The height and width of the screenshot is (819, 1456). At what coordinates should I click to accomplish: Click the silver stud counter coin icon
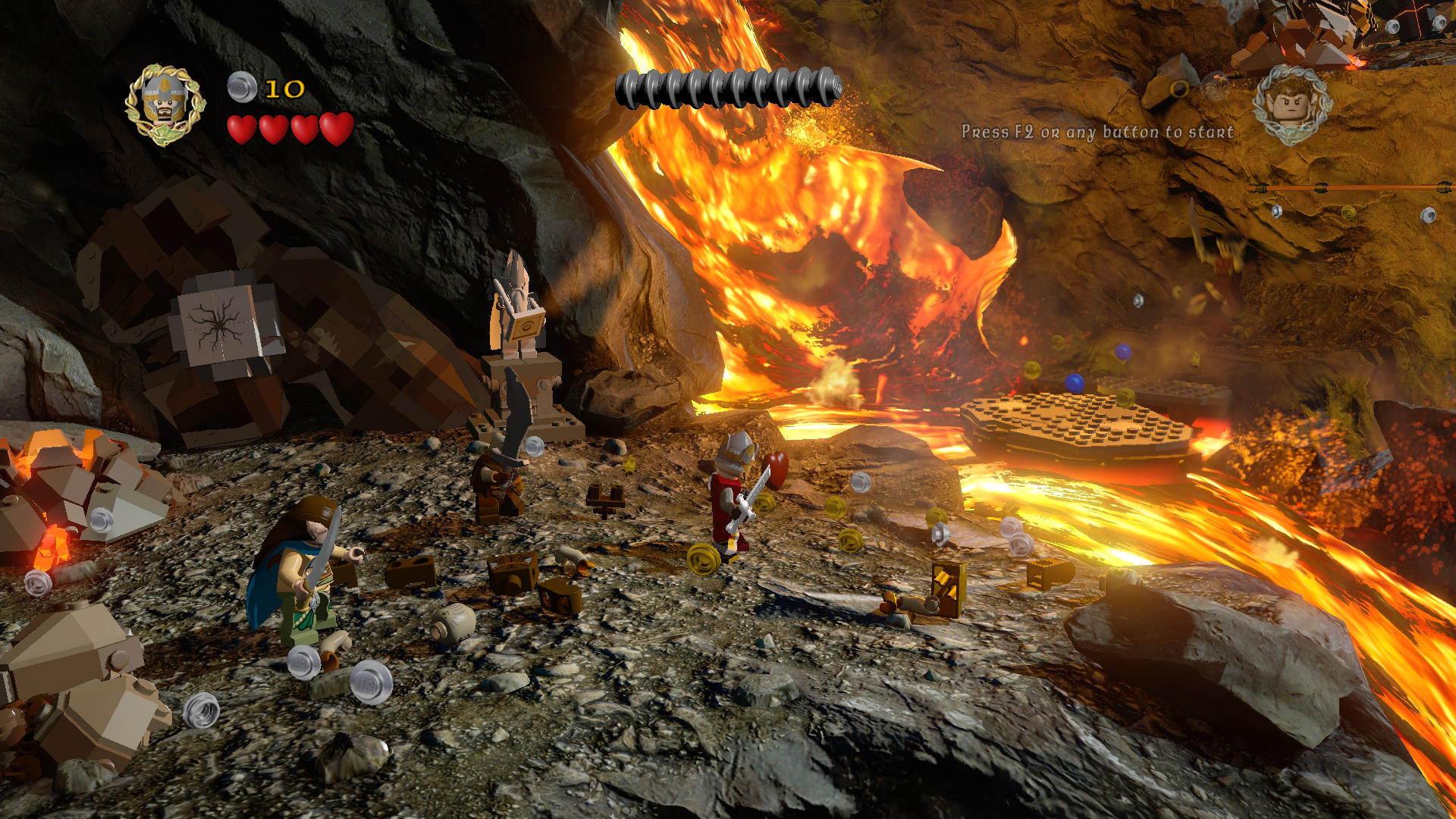(241, 86)
